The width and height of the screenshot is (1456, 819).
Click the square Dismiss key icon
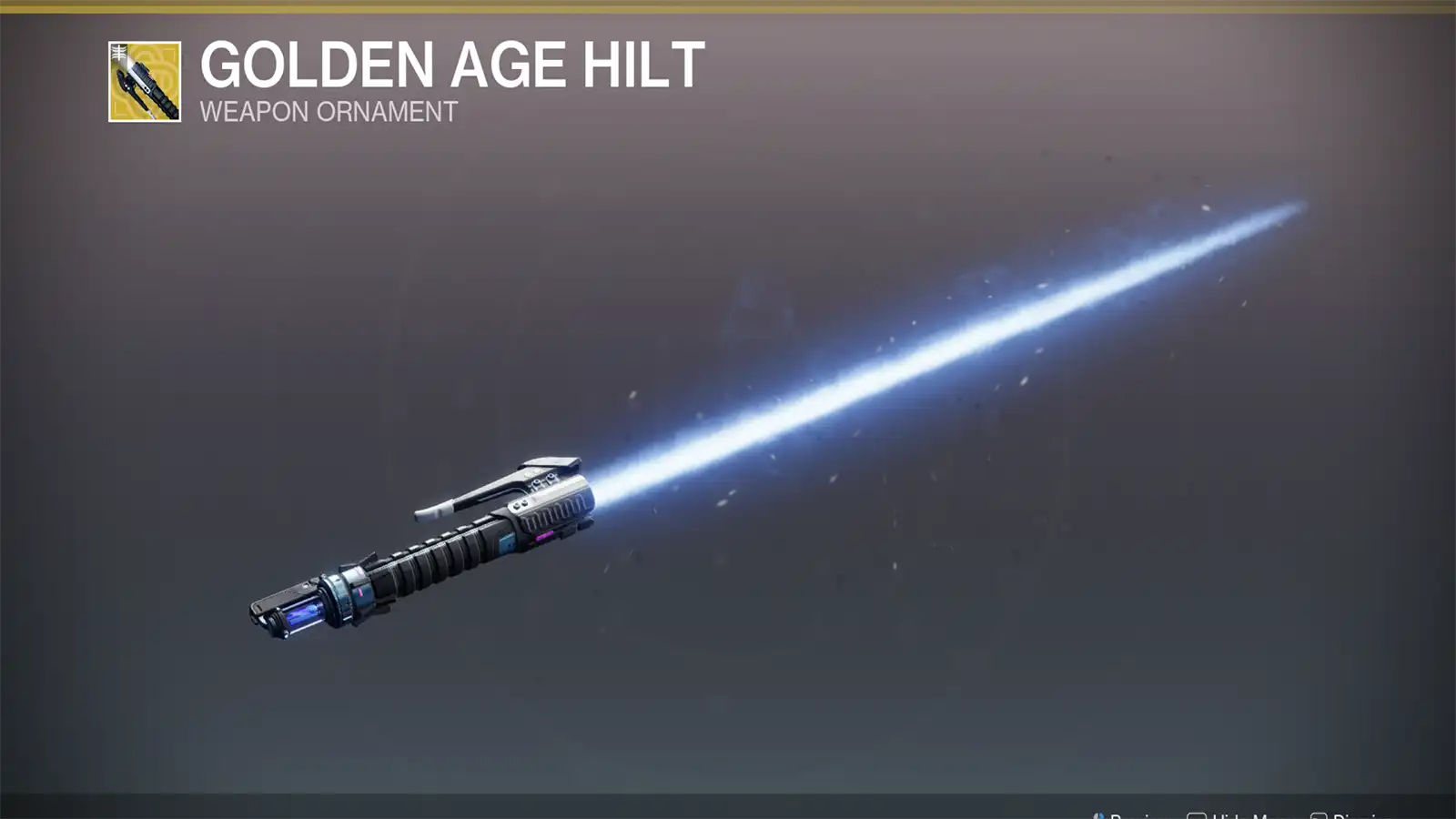1319,814
